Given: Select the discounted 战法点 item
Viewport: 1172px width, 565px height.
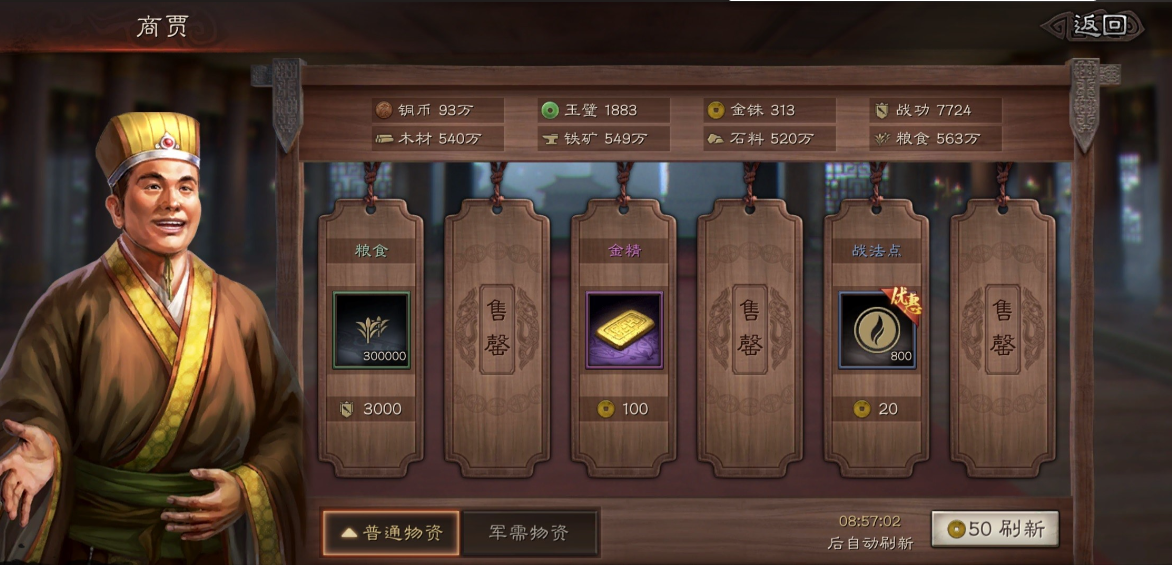Looking at the screenshot, I should click(877, 330).
